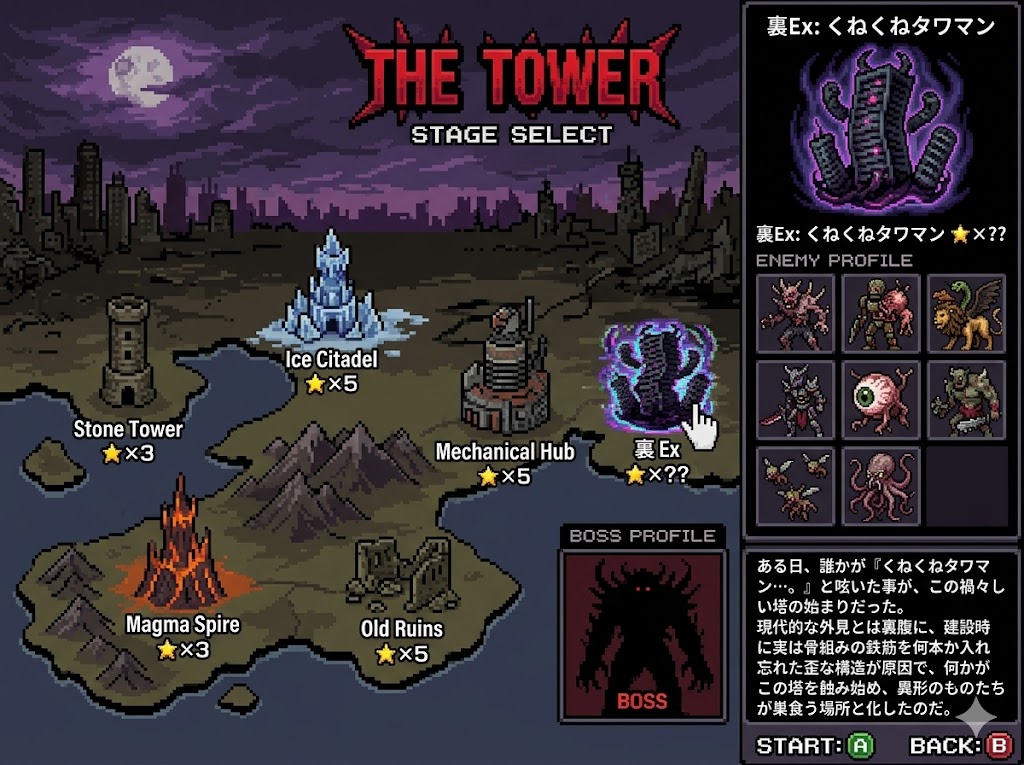Click the dark armored knight enemy

pyautogui.click(x=795, y=399)
